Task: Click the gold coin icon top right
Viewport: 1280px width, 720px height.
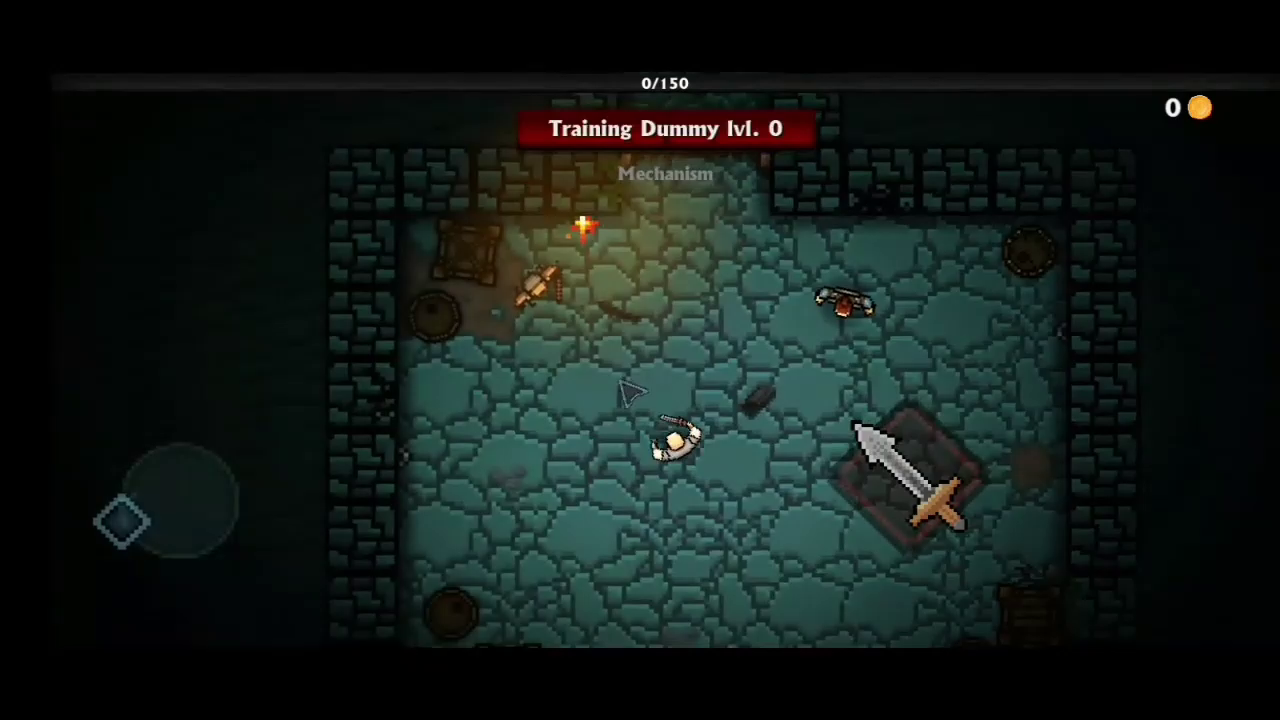Action: [x=1199, y=107]
